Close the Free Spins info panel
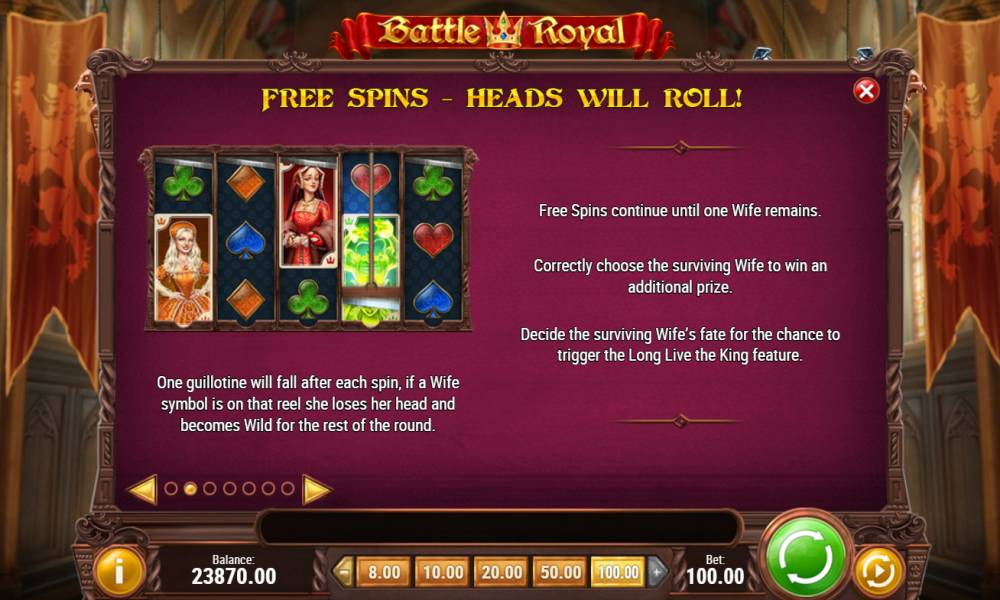 [866, 91]
